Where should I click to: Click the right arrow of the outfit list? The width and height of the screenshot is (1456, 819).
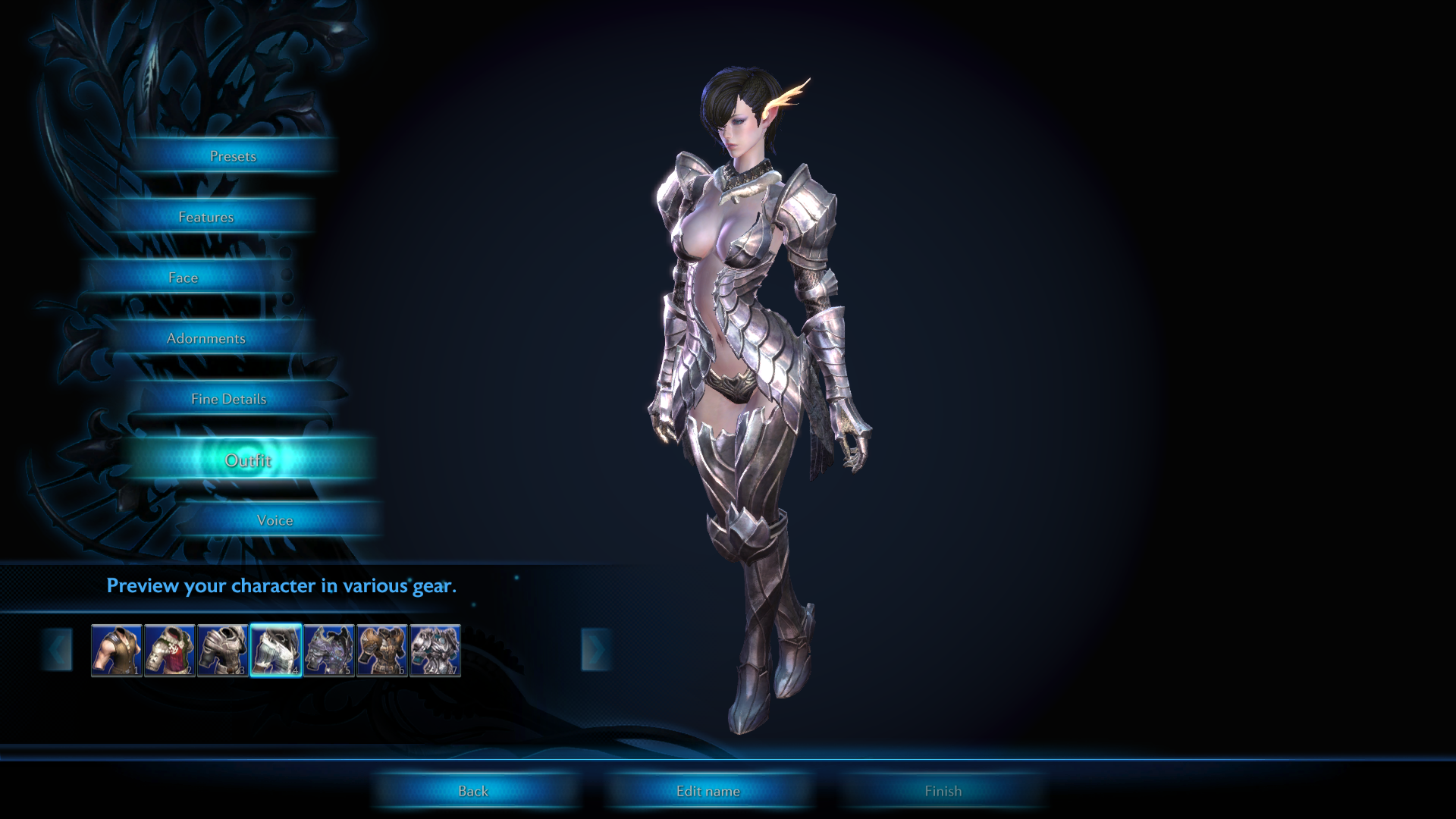(596, 650)
